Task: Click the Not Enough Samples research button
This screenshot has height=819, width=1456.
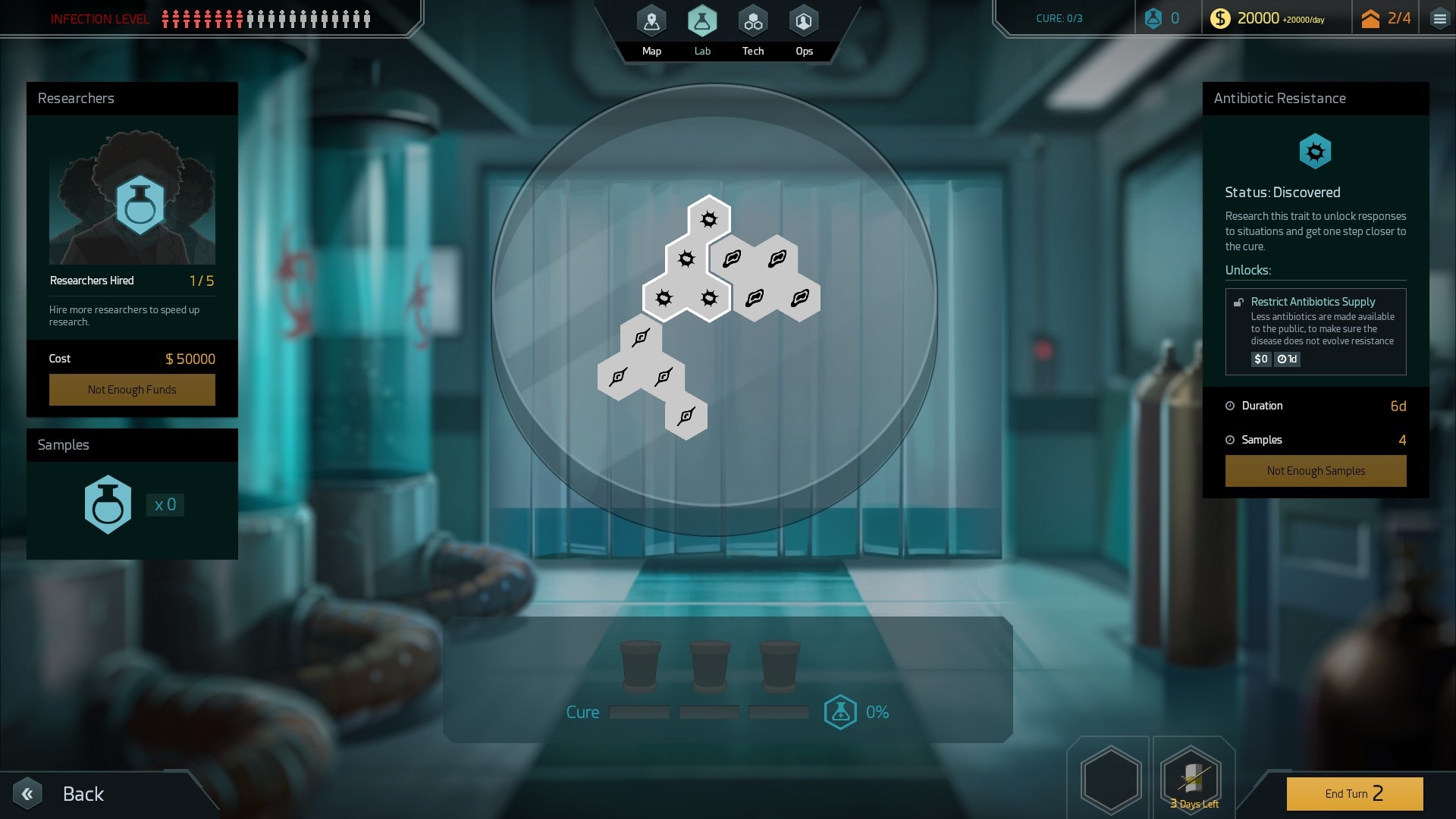Action: [x=1315, y=470]
